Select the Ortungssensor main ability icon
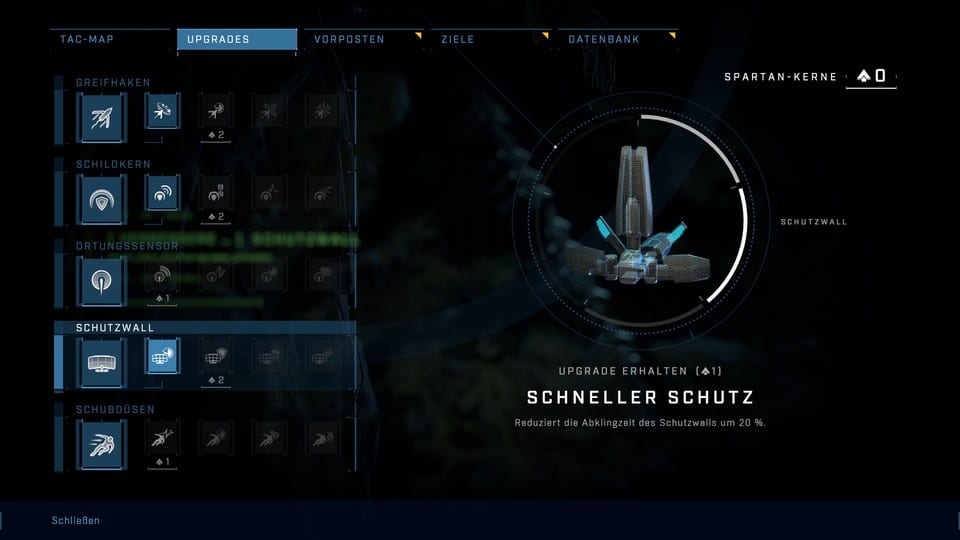The height and width of the screenshot is (540, 960). coord(104,277)
